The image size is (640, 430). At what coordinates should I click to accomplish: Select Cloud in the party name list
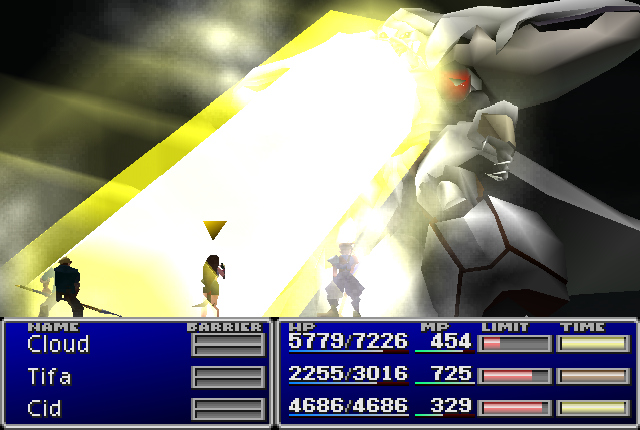[58, 345]
